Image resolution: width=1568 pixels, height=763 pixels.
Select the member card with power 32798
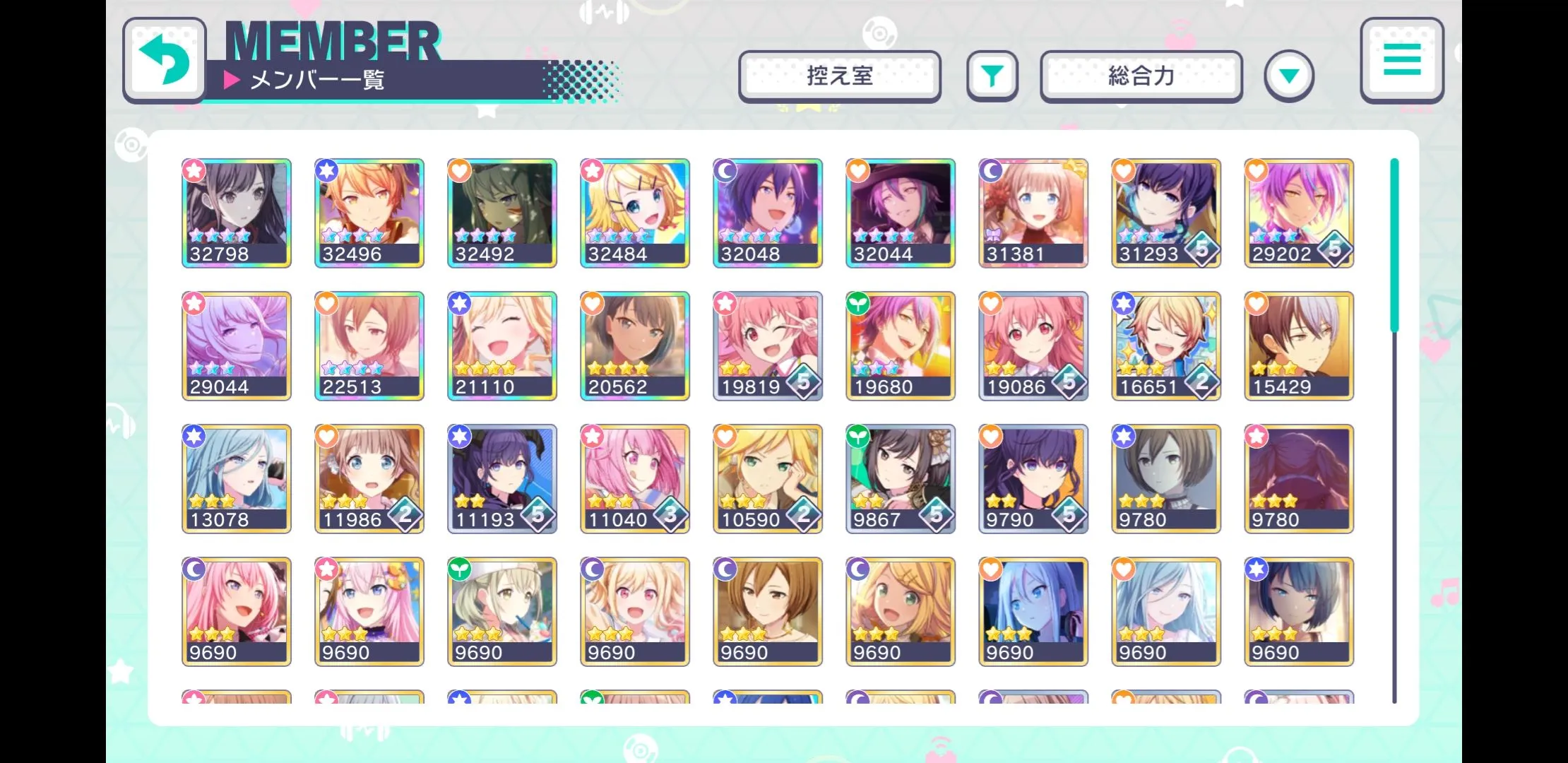237,213
